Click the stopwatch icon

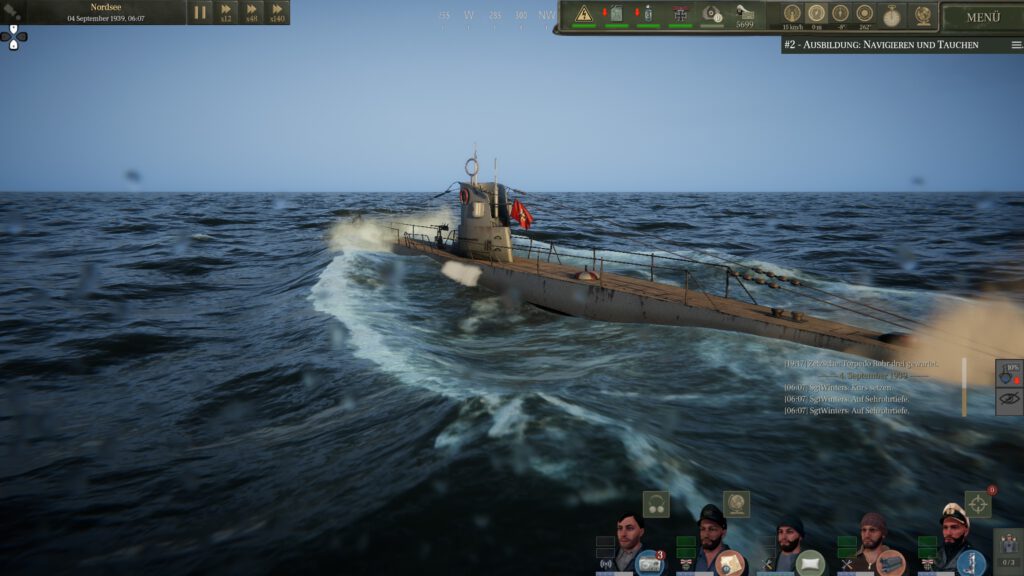892,15
